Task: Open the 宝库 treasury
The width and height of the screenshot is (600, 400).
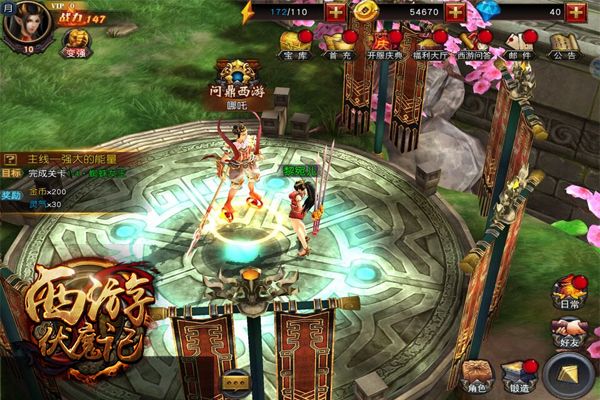Action: (x=294, y=45)
